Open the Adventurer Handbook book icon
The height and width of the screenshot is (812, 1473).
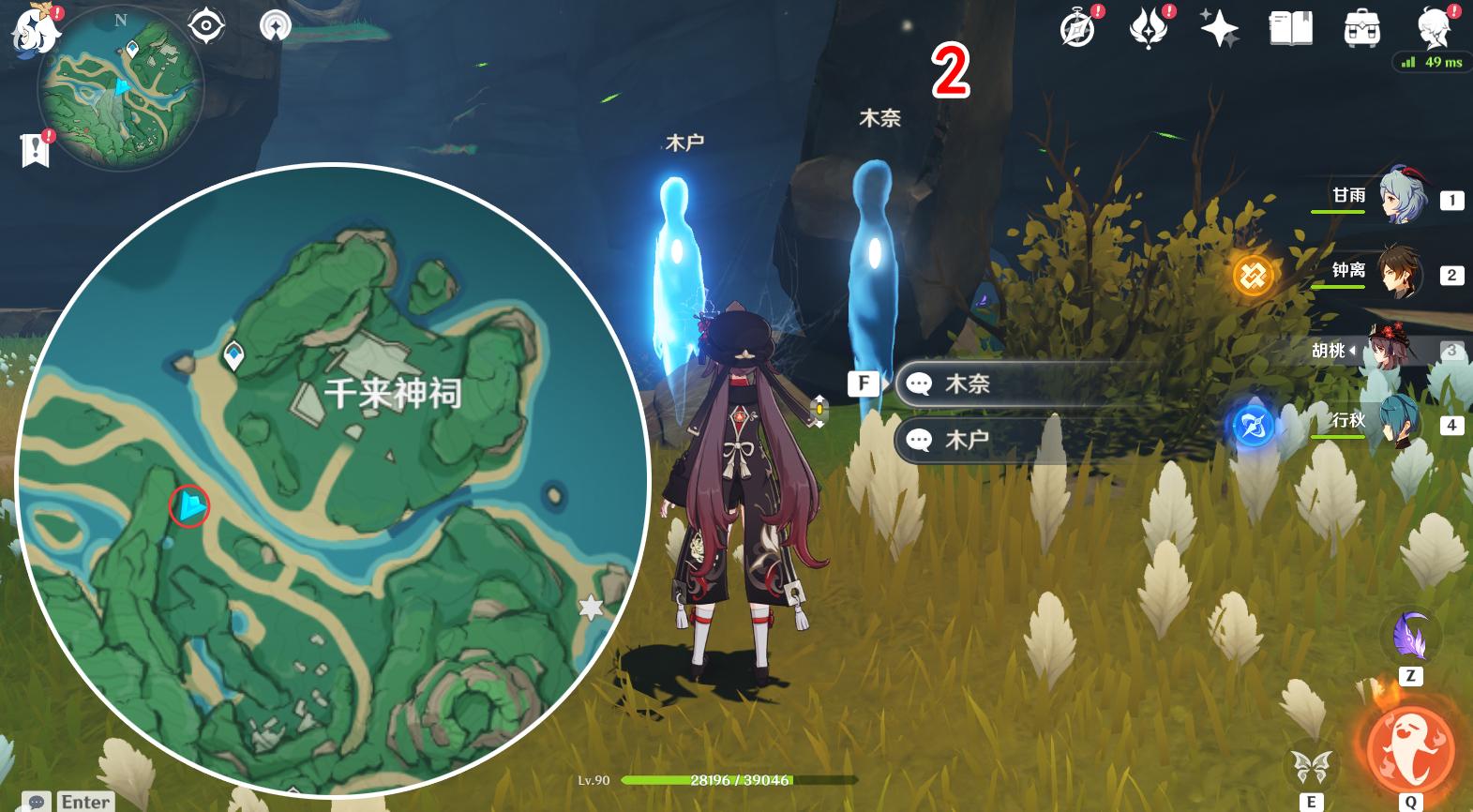point(1290,28)
